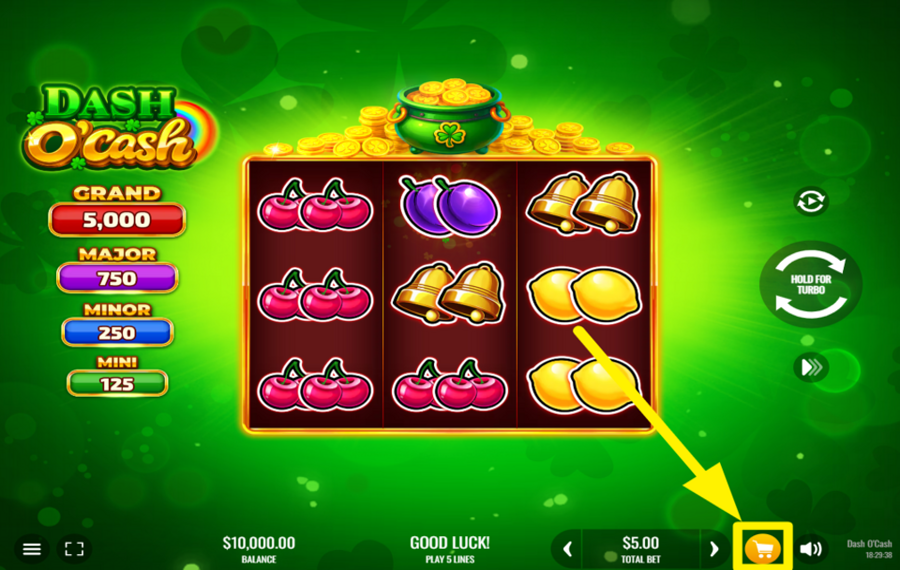The width and height of the screenshot is (900, 570).
Task: Open the hamburger menu
Action: (x=32, y=549)
